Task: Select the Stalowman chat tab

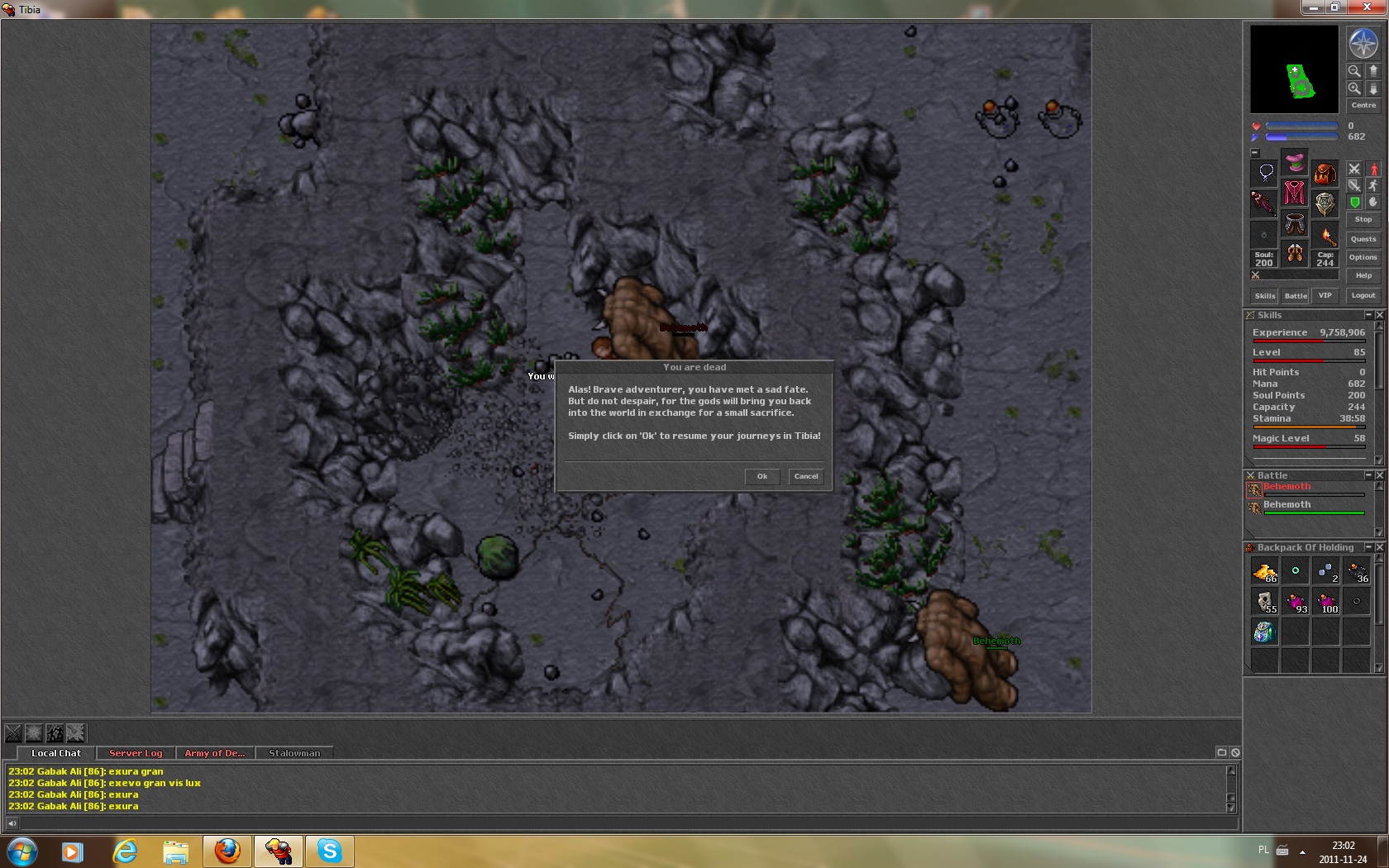Action: point(294,753)
